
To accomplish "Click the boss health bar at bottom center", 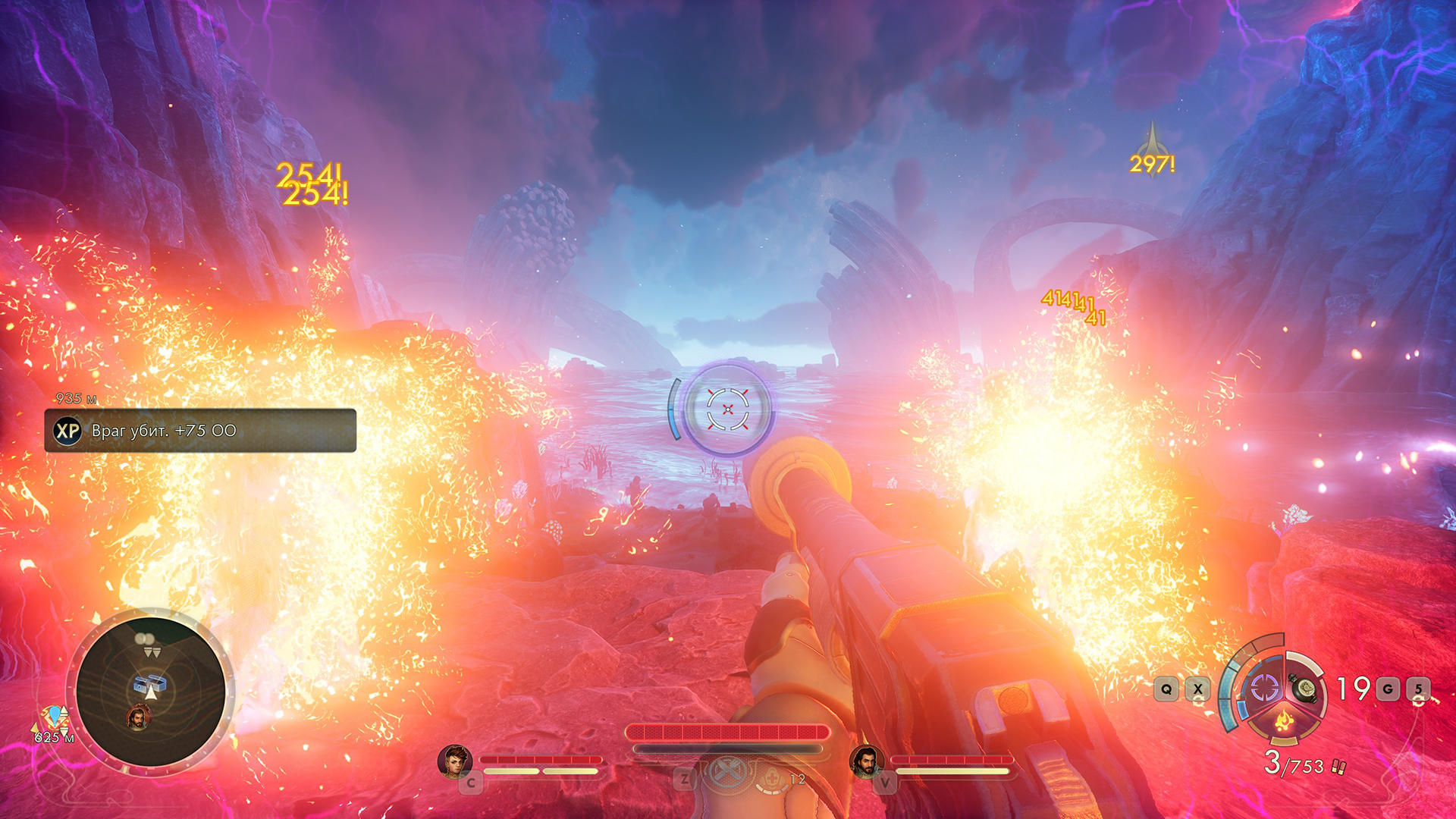I will pos(728,732).
